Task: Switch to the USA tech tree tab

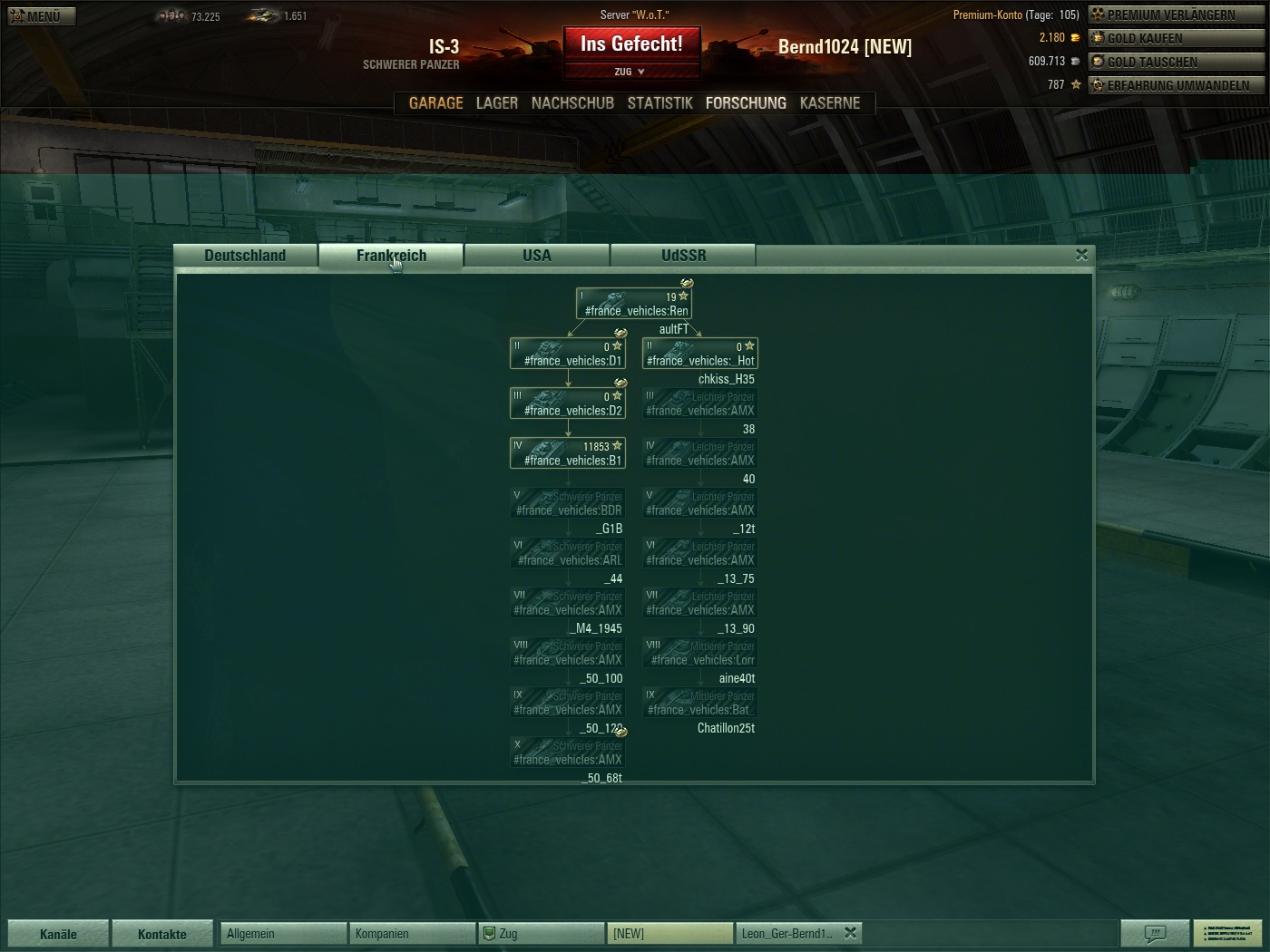Action: (x=537, y=256)
